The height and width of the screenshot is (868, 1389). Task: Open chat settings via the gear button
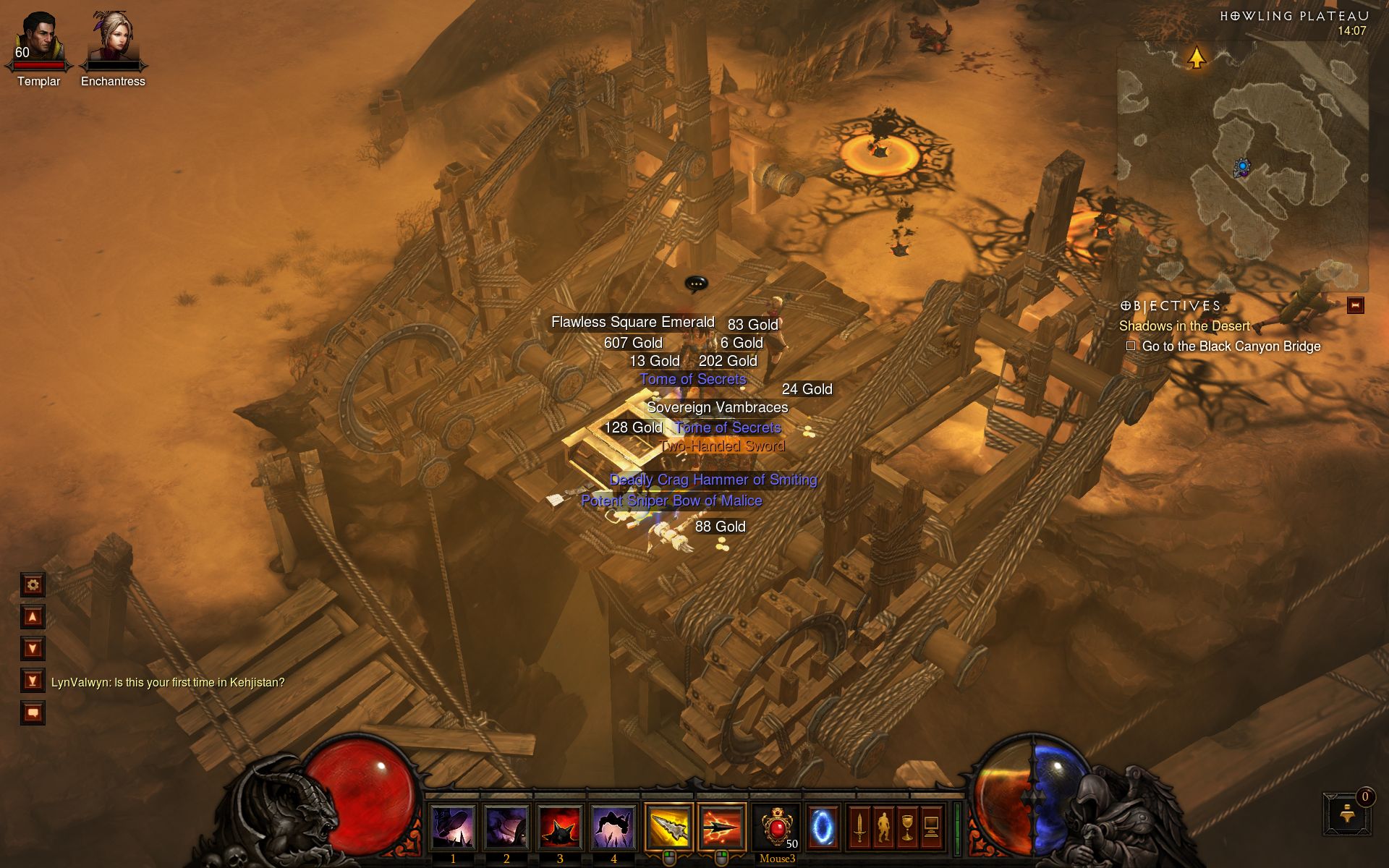click(33, 584)
